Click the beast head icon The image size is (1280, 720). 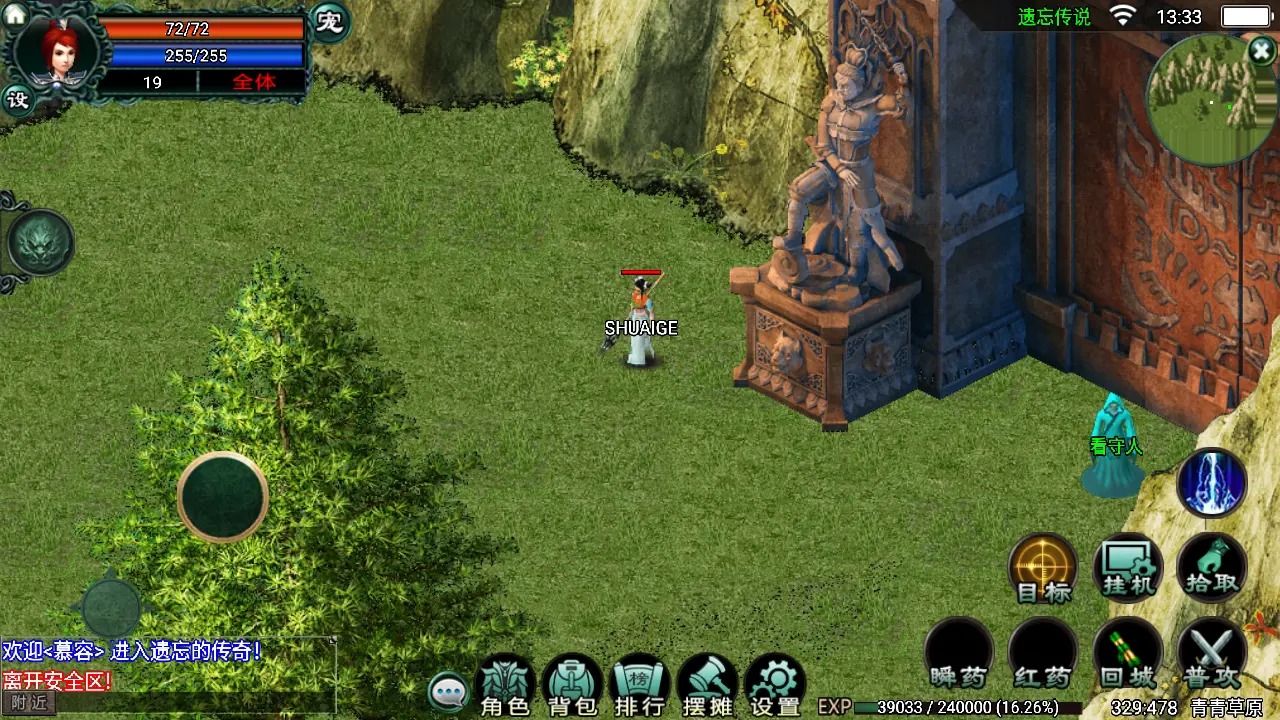point(40,243)
